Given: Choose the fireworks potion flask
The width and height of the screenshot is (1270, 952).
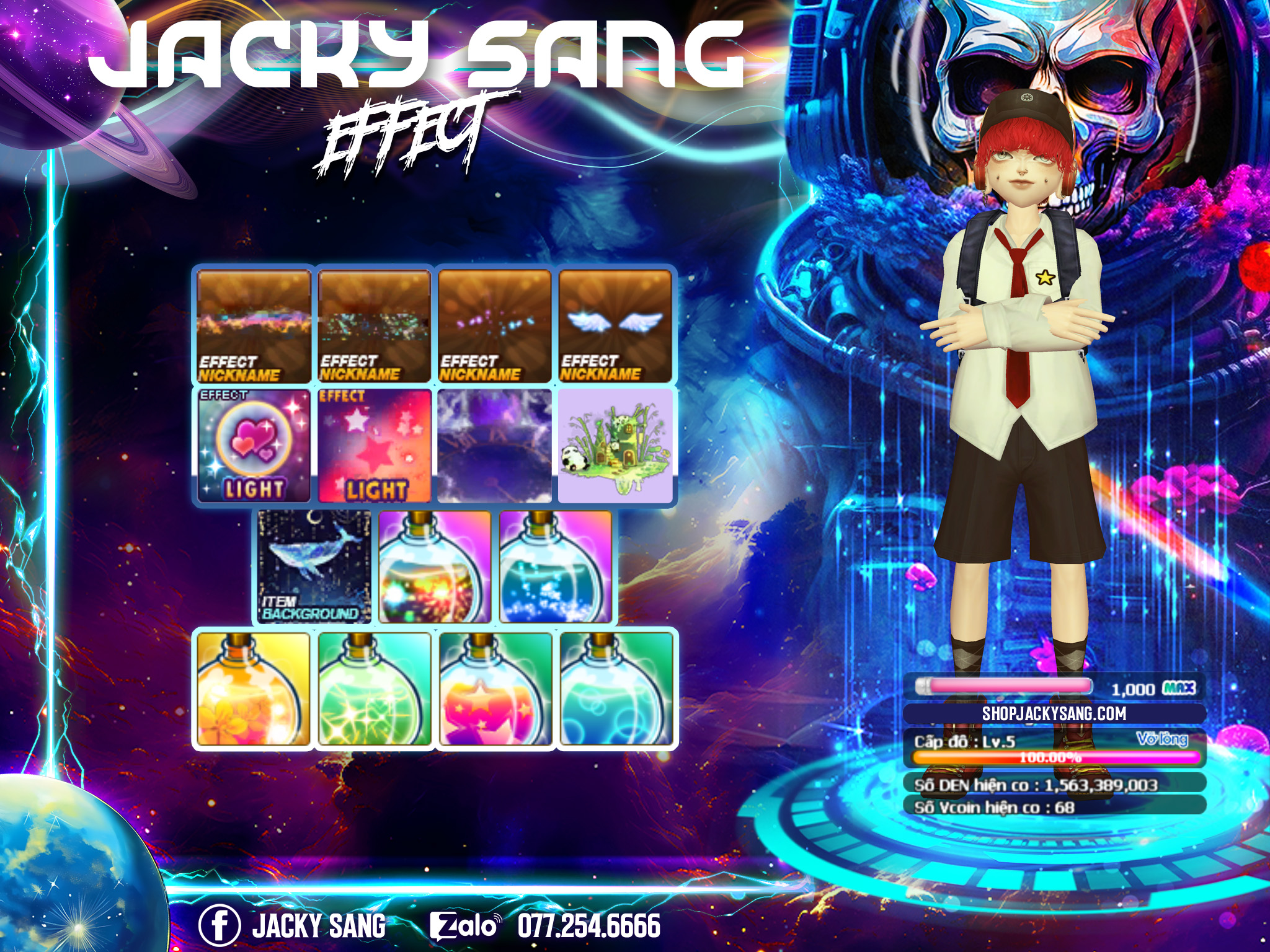Looking at the screenshot, I should (x=435, y=566).
